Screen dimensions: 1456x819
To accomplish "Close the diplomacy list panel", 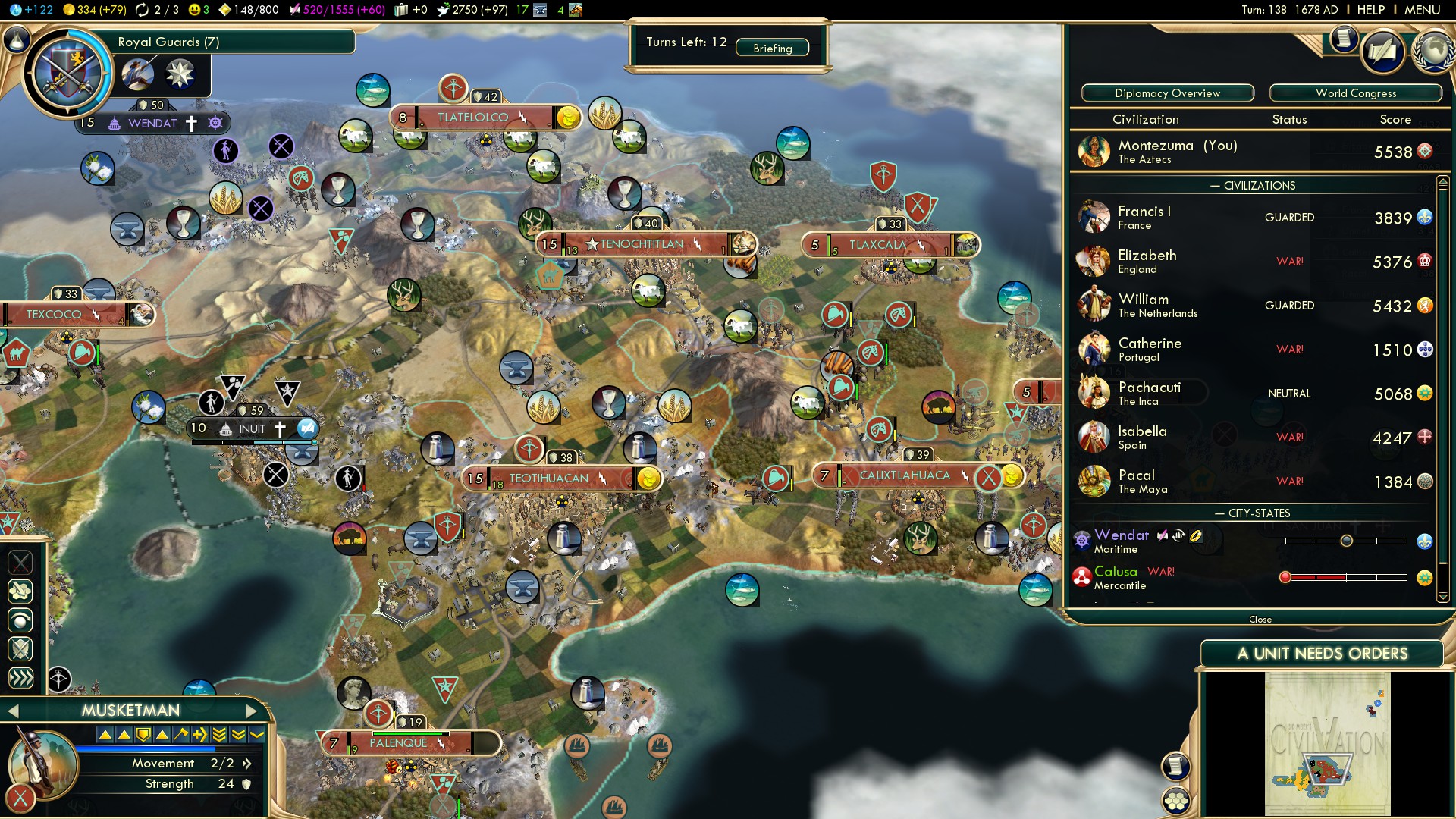I will [x=1260, y=620].
